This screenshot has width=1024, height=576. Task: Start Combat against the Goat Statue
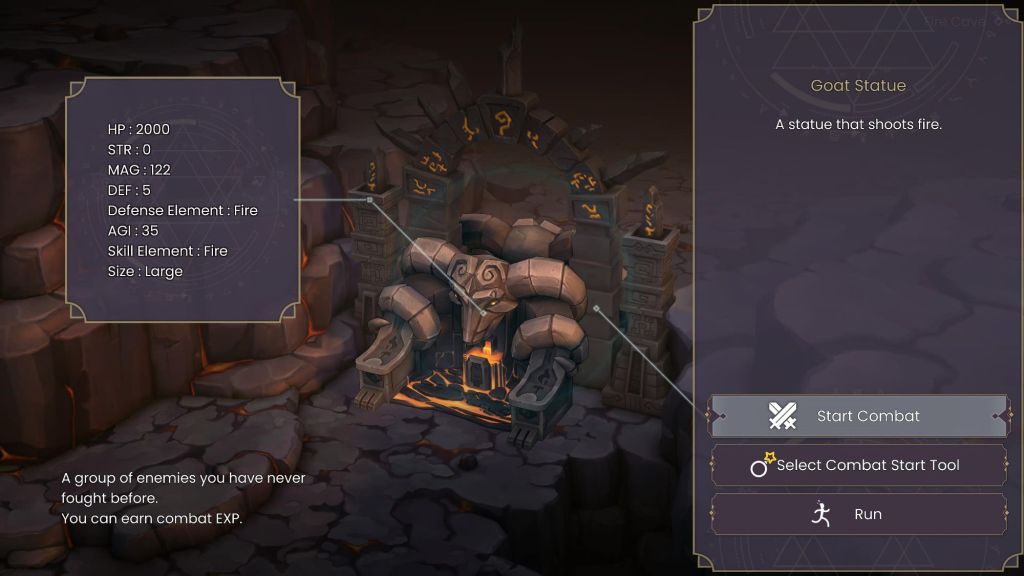click(x=858, y=416)
